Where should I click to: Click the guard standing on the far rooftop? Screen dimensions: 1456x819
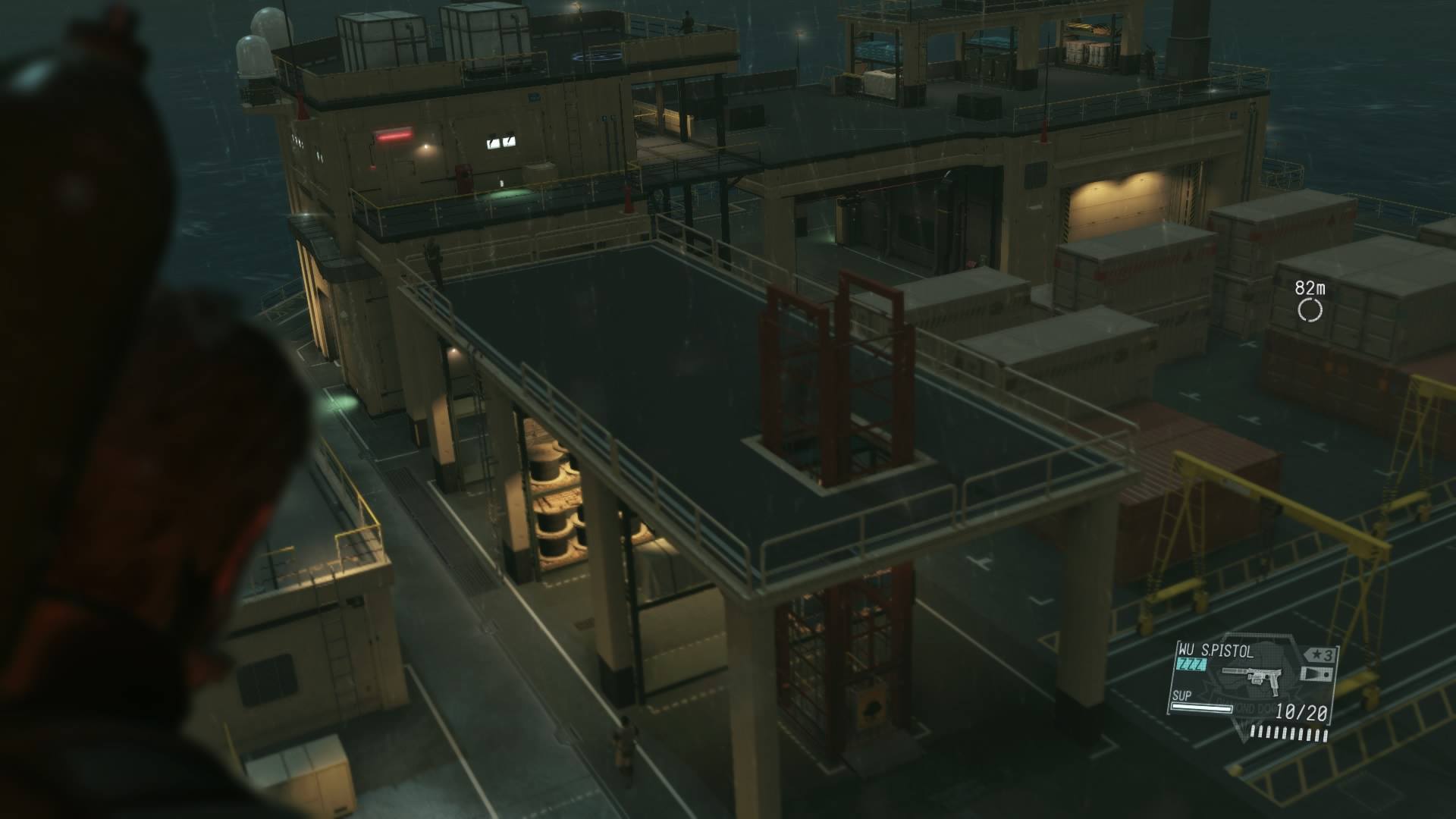click(686, 20)
